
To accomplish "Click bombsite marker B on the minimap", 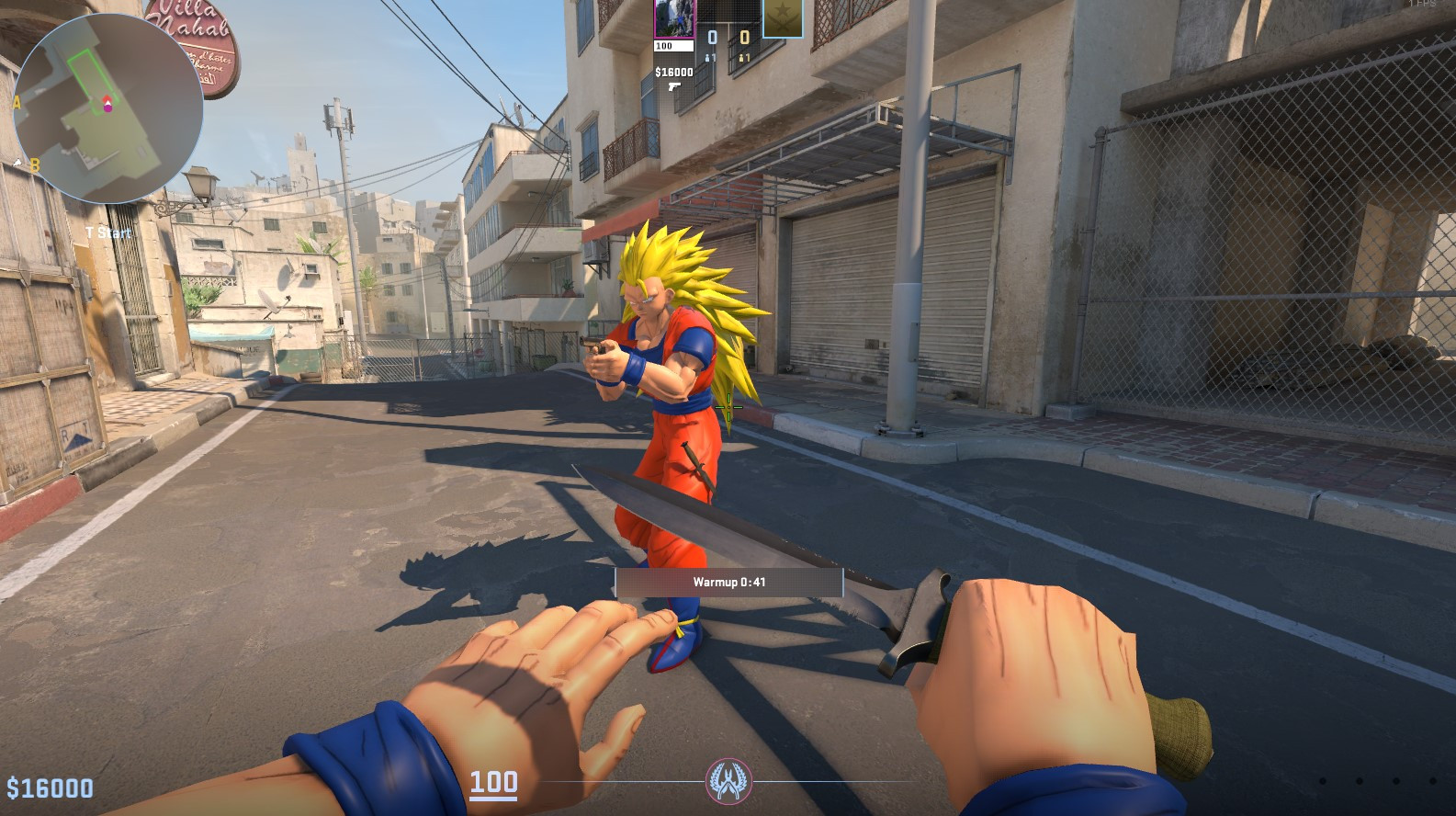I will (x=35, y=164).
